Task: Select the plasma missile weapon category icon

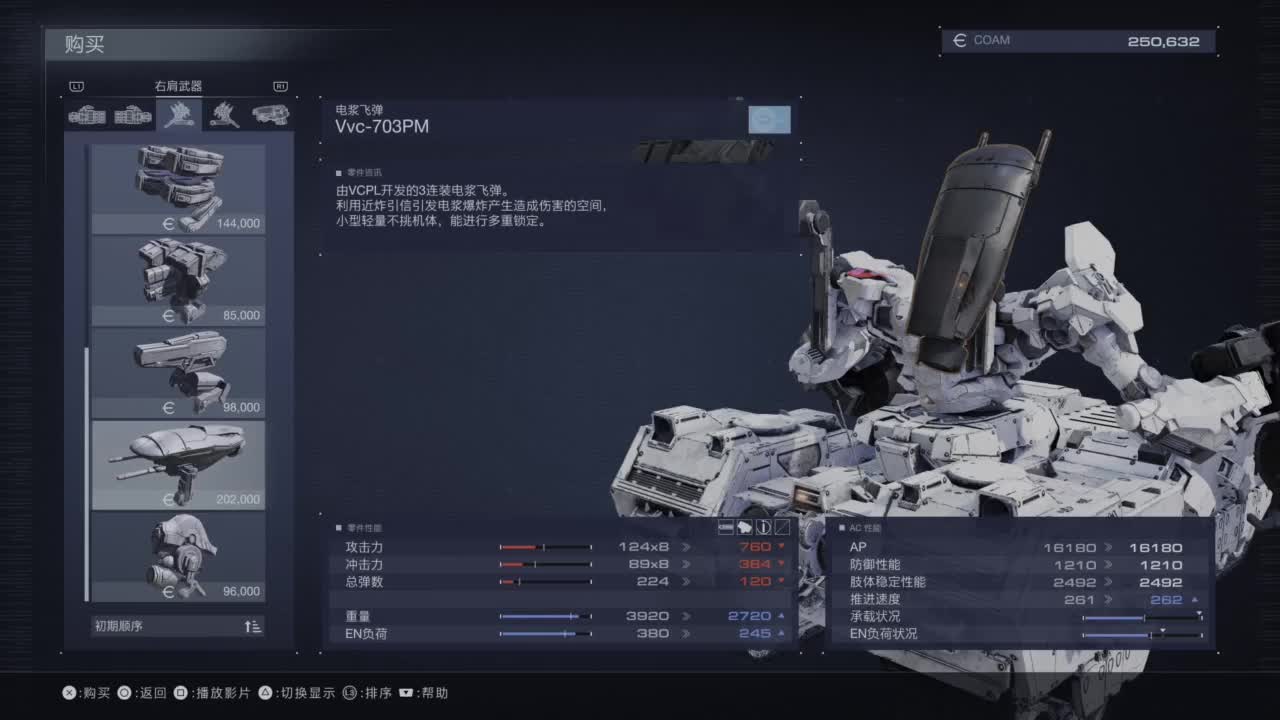Action: pyautogui.click(x=181, y=115)
